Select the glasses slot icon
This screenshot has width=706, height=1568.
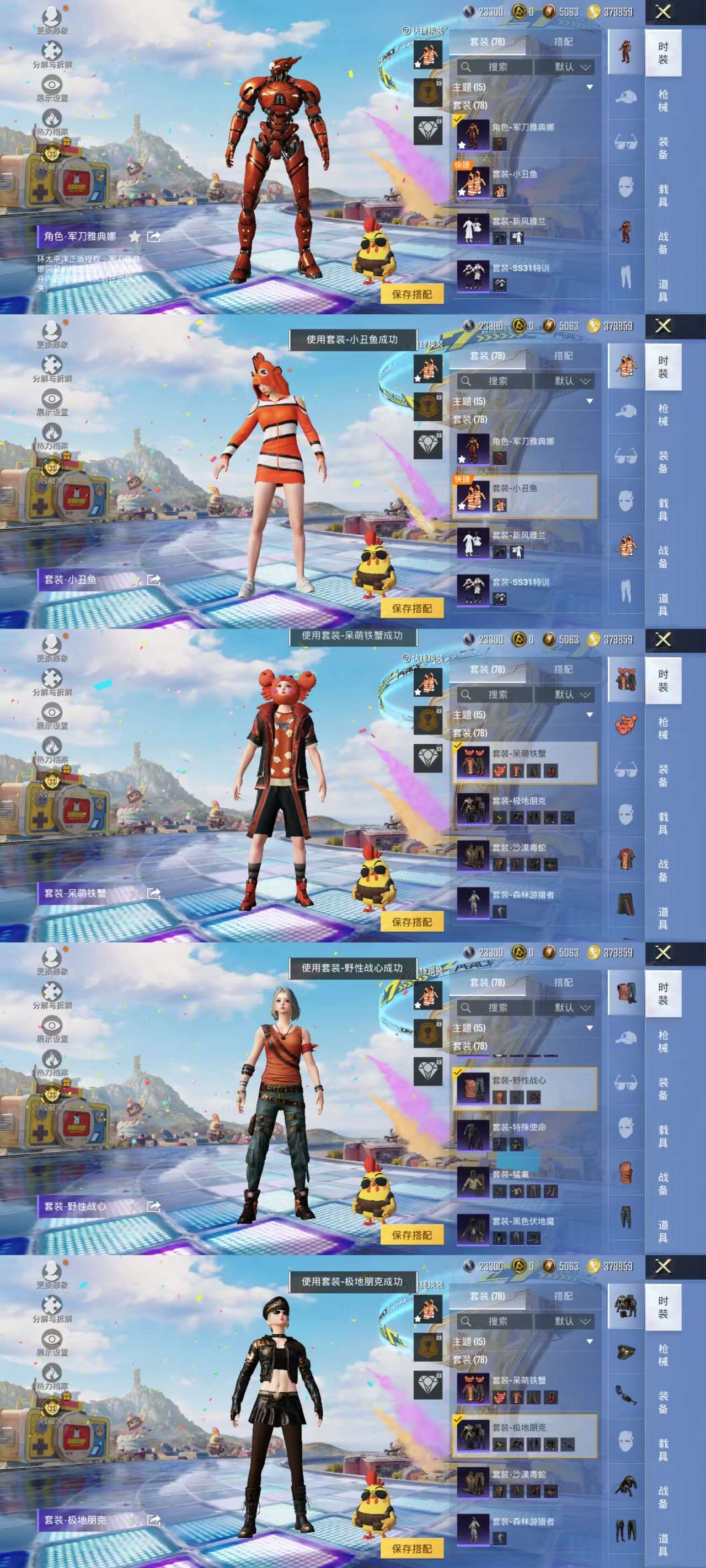point(626,141)
